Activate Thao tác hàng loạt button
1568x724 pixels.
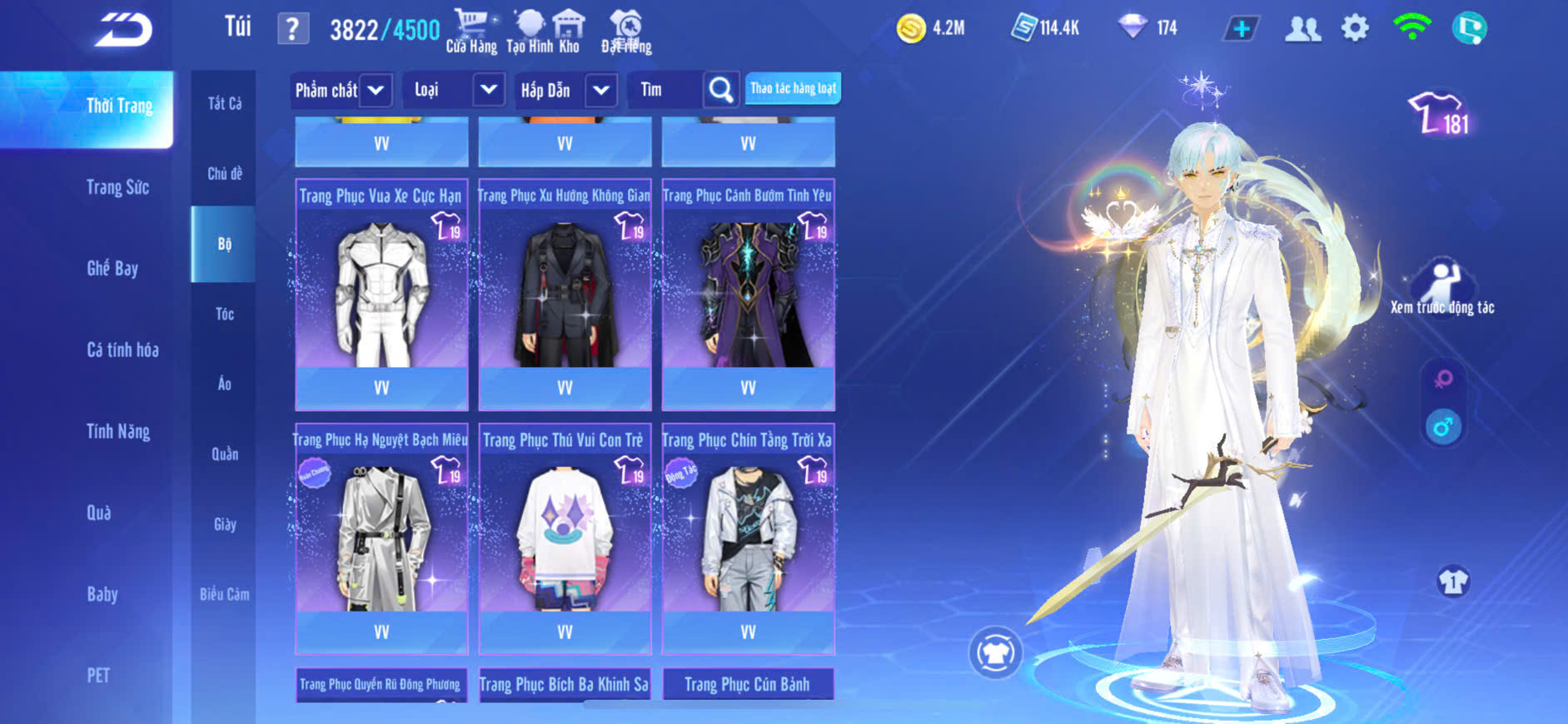793,88
